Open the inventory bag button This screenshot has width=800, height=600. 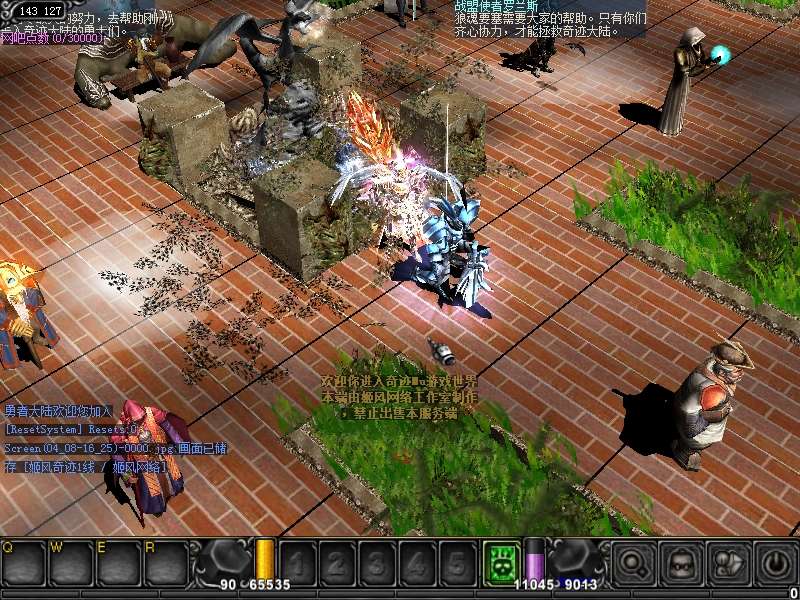(682, 564)
